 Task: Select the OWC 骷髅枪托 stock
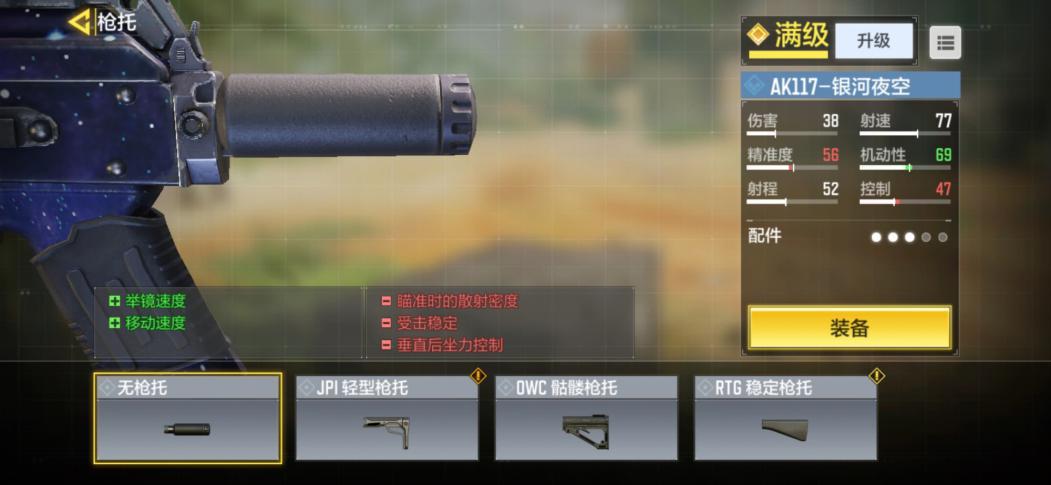[586, 419]
